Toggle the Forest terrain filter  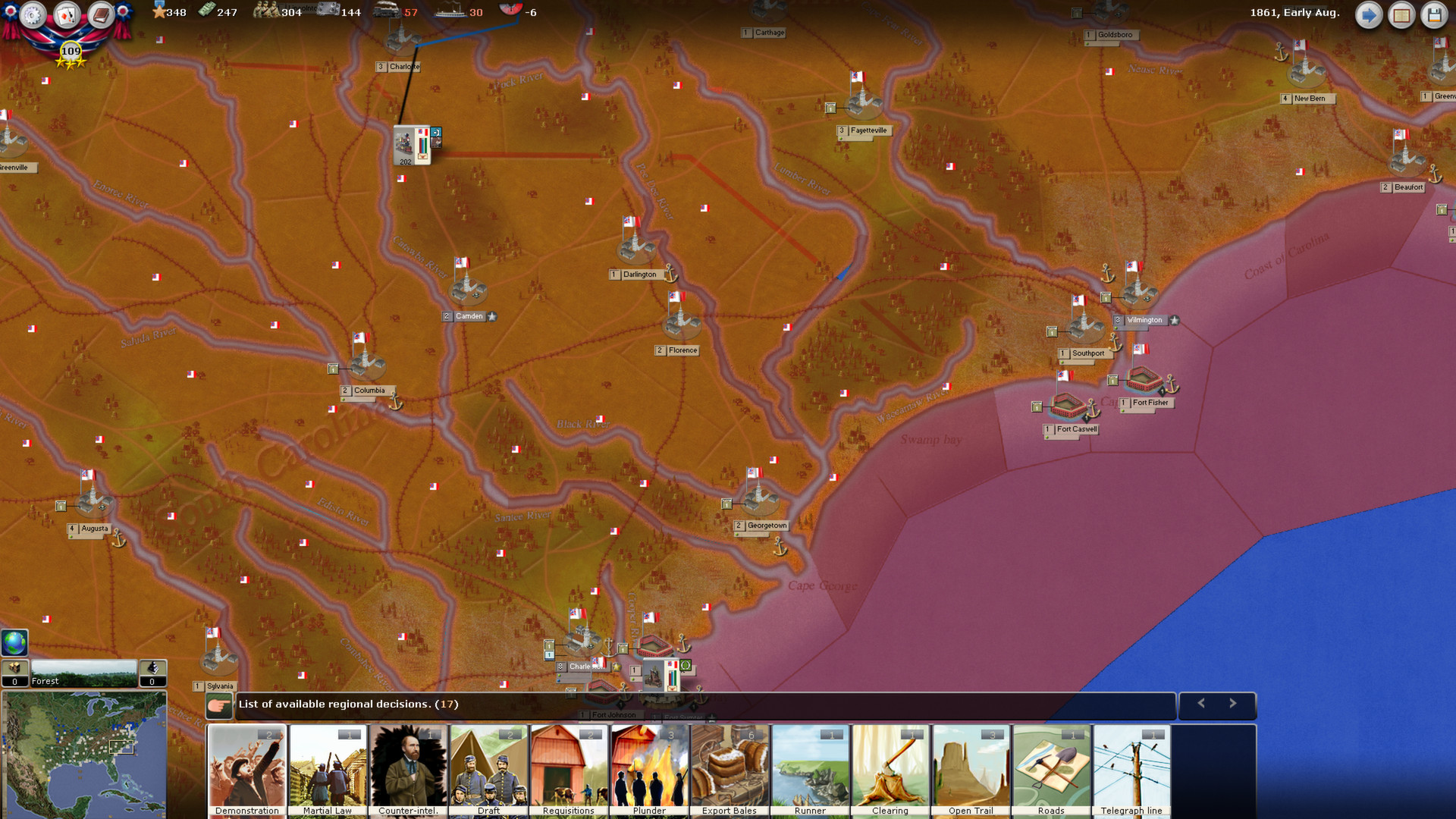click(83, 674)
